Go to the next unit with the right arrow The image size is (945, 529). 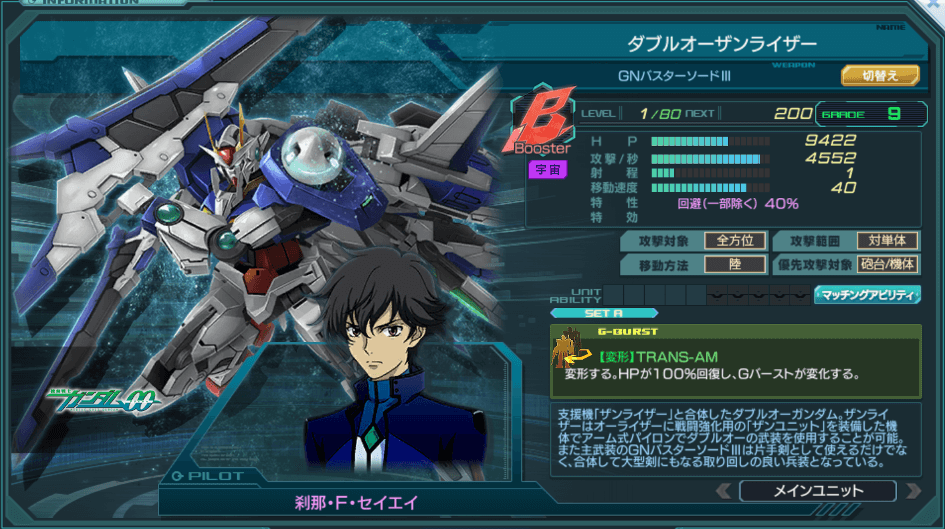911,491
